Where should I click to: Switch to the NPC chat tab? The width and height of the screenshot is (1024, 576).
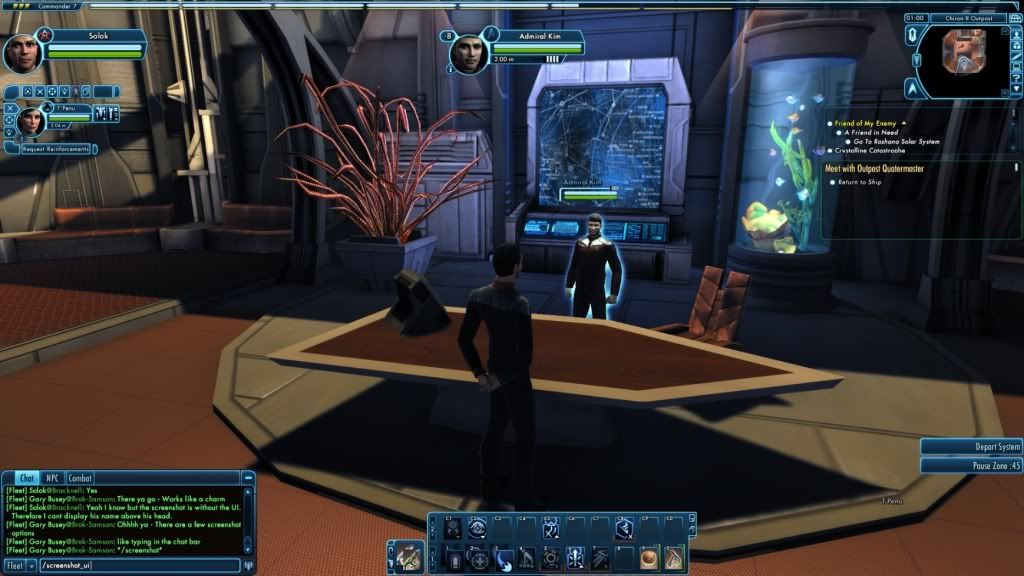[x=53, y=478]
